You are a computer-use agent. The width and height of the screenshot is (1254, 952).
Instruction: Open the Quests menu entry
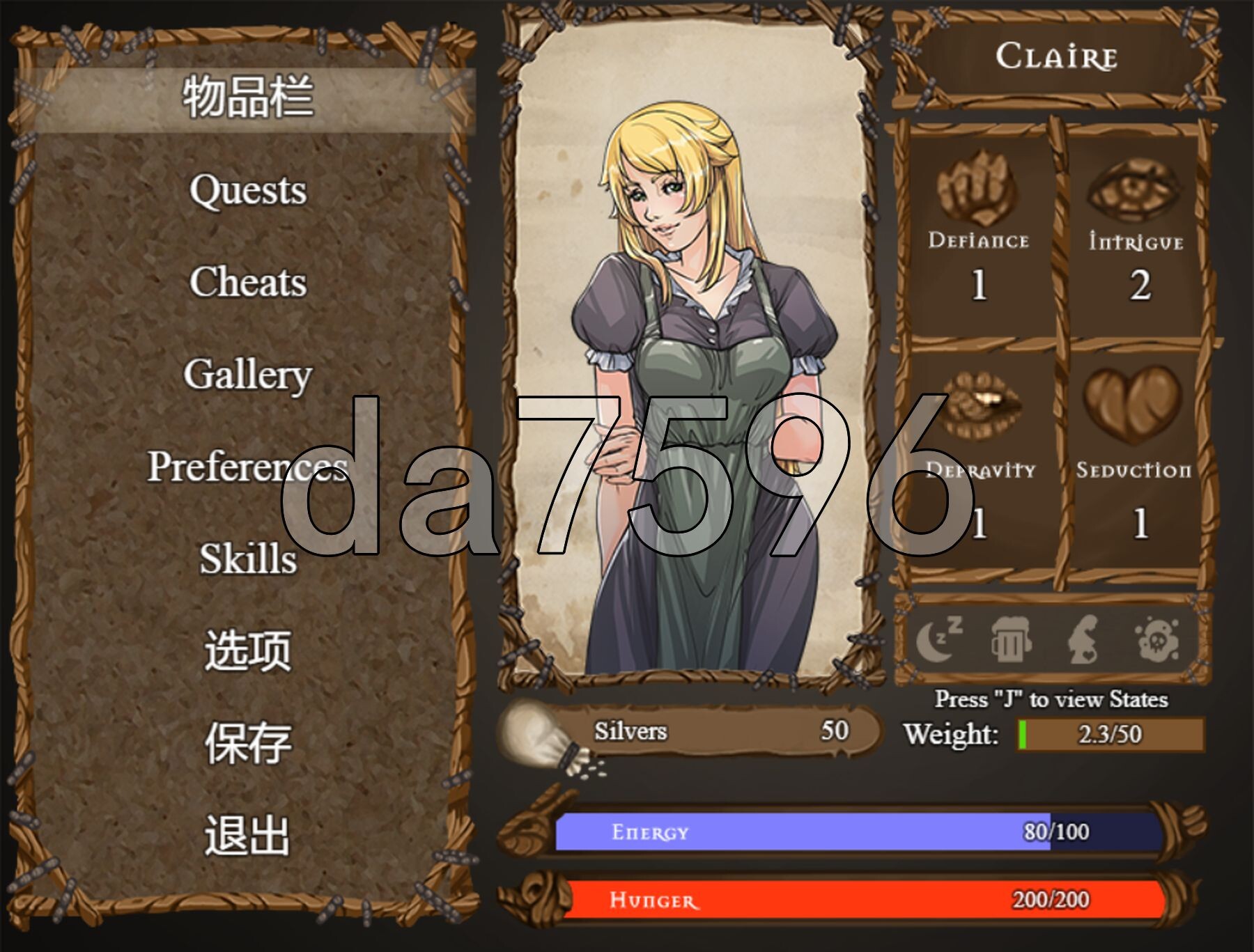(x=247, y=189)
